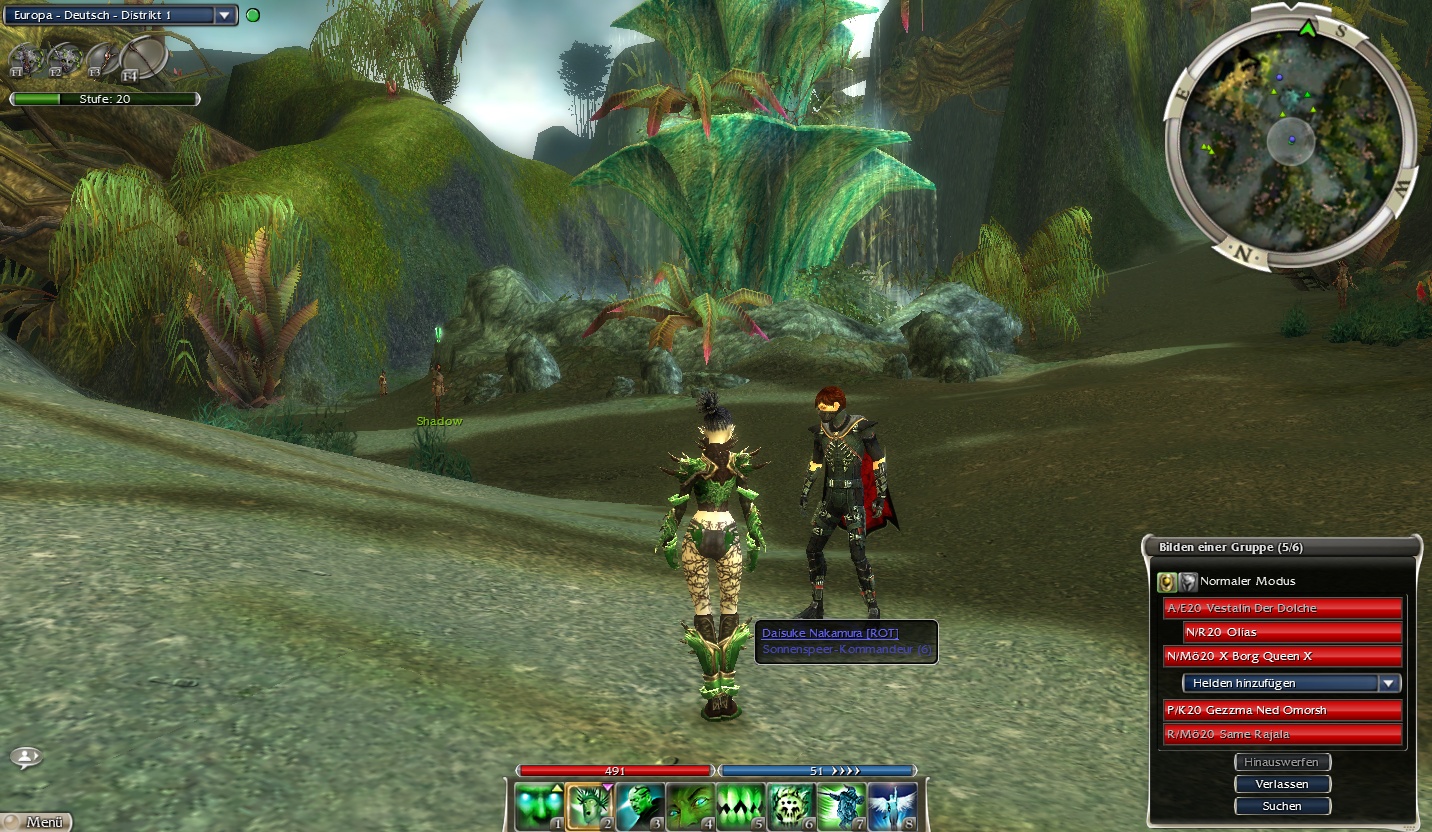Select weapon set F1
1432x832 pixels.
(x=24, y=58)
